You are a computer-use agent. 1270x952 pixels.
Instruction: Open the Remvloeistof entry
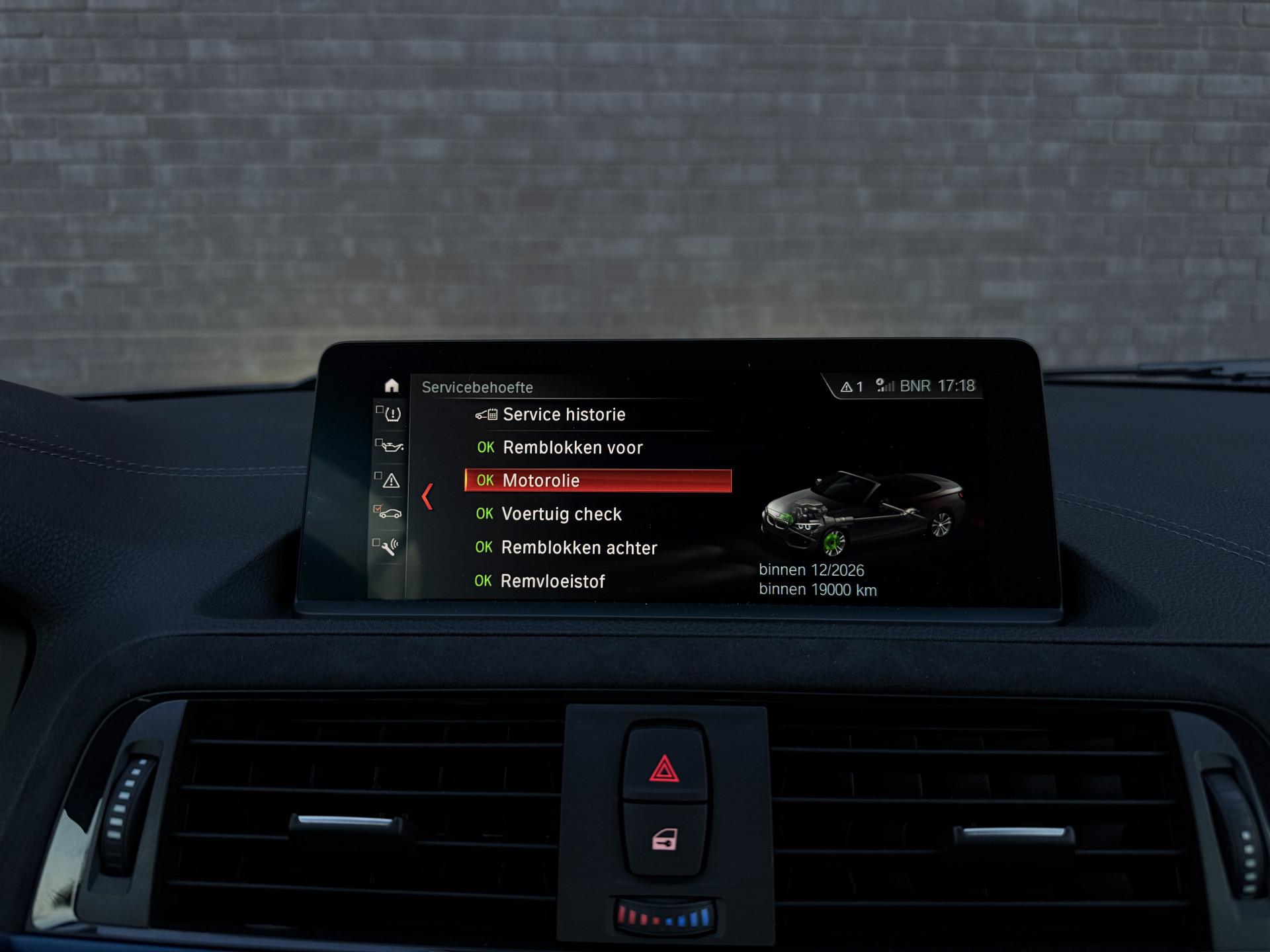(552, 581)
